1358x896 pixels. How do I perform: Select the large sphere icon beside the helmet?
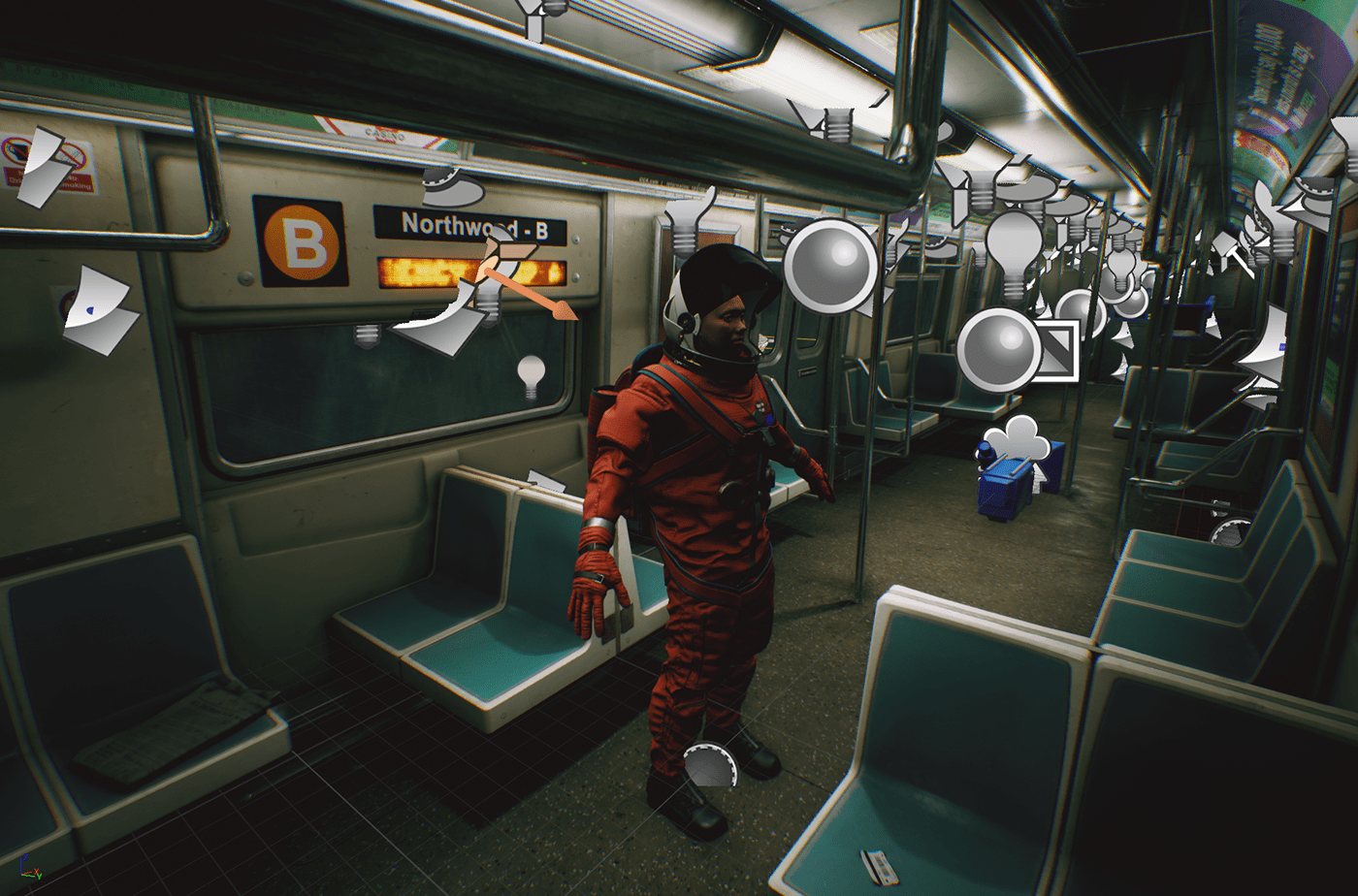pos(830,266)
